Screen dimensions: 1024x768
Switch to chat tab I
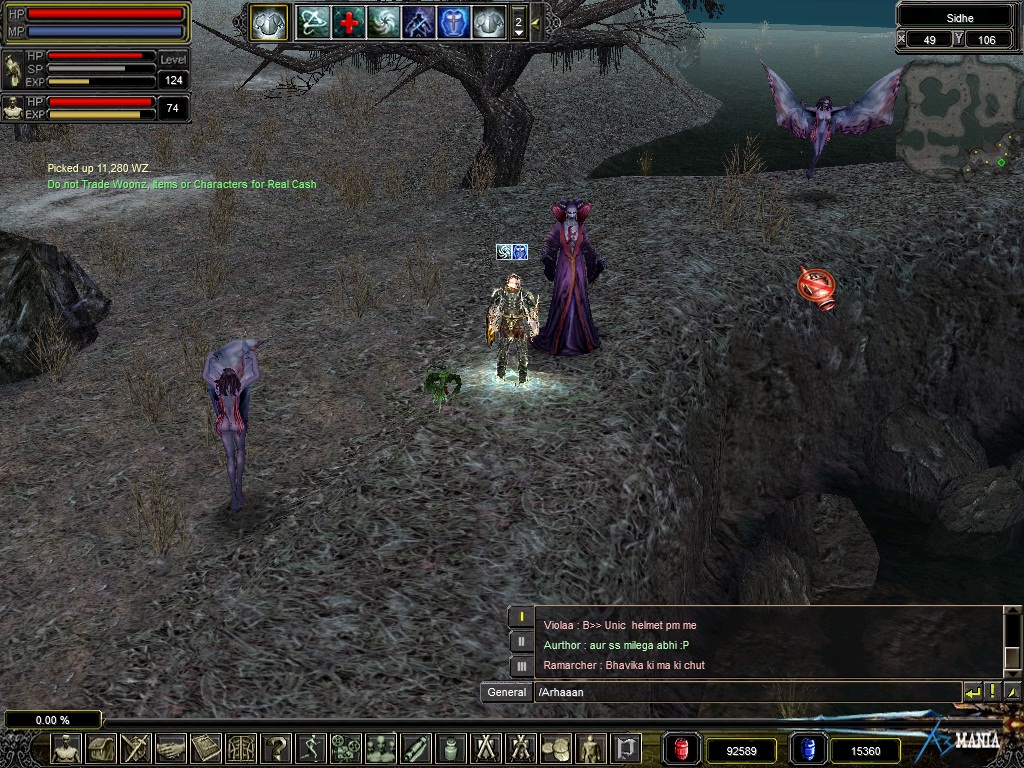coord(521,617)
